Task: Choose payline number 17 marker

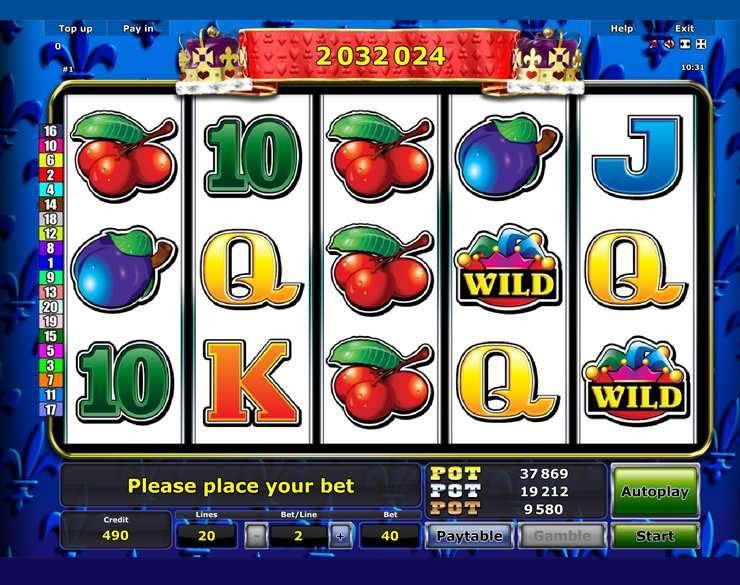Action: click(x=50, y=409)
